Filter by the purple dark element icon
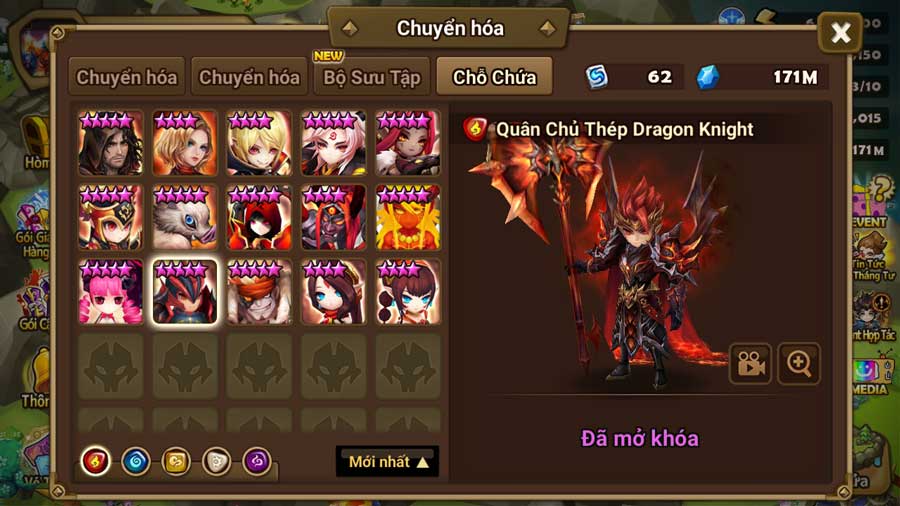Image resolution: width=900 pixels, height=506 pixels. pos(257,461)
